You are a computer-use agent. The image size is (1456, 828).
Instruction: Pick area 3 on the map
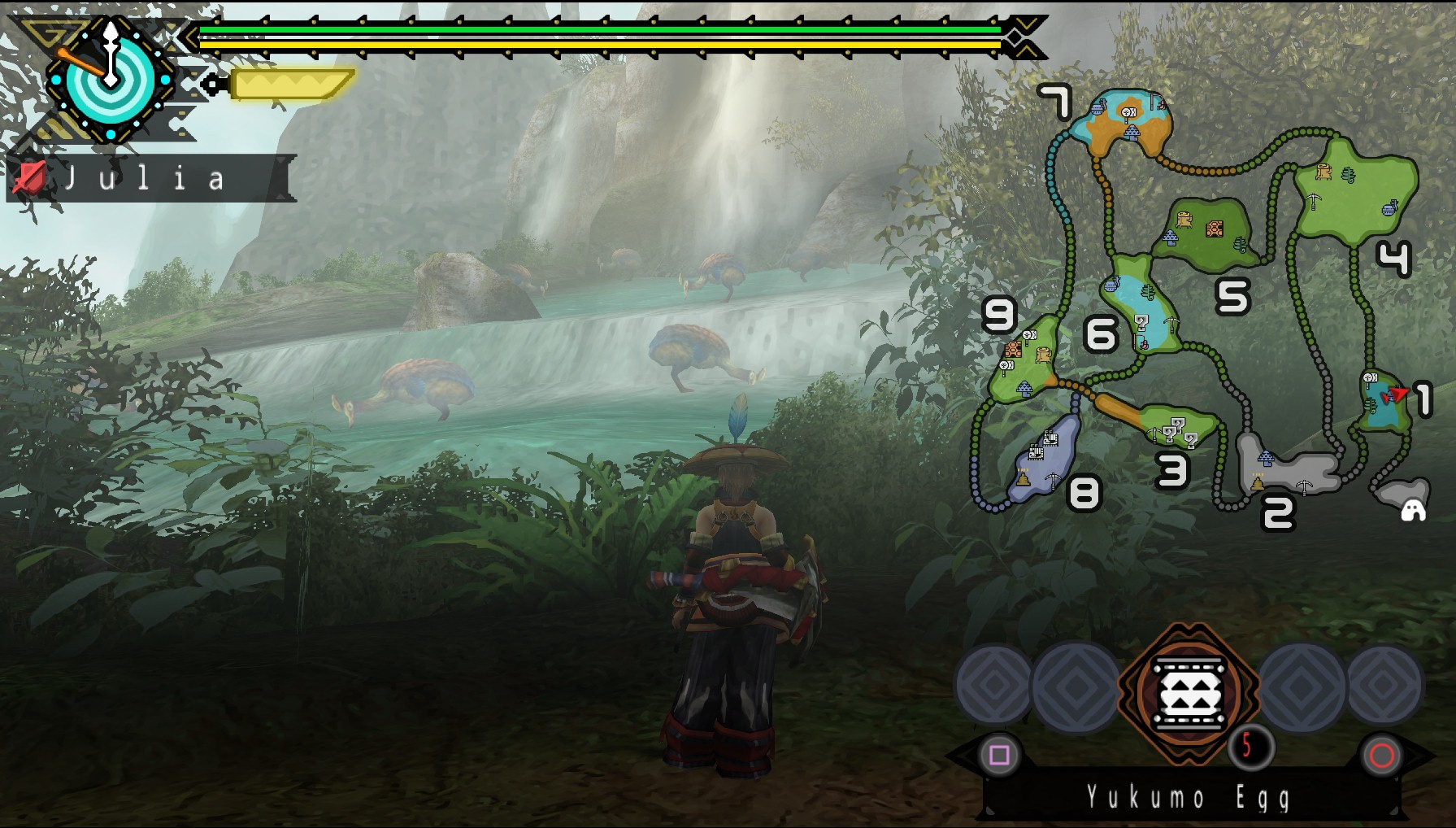pyautogui.click(x=1177, y=425)
